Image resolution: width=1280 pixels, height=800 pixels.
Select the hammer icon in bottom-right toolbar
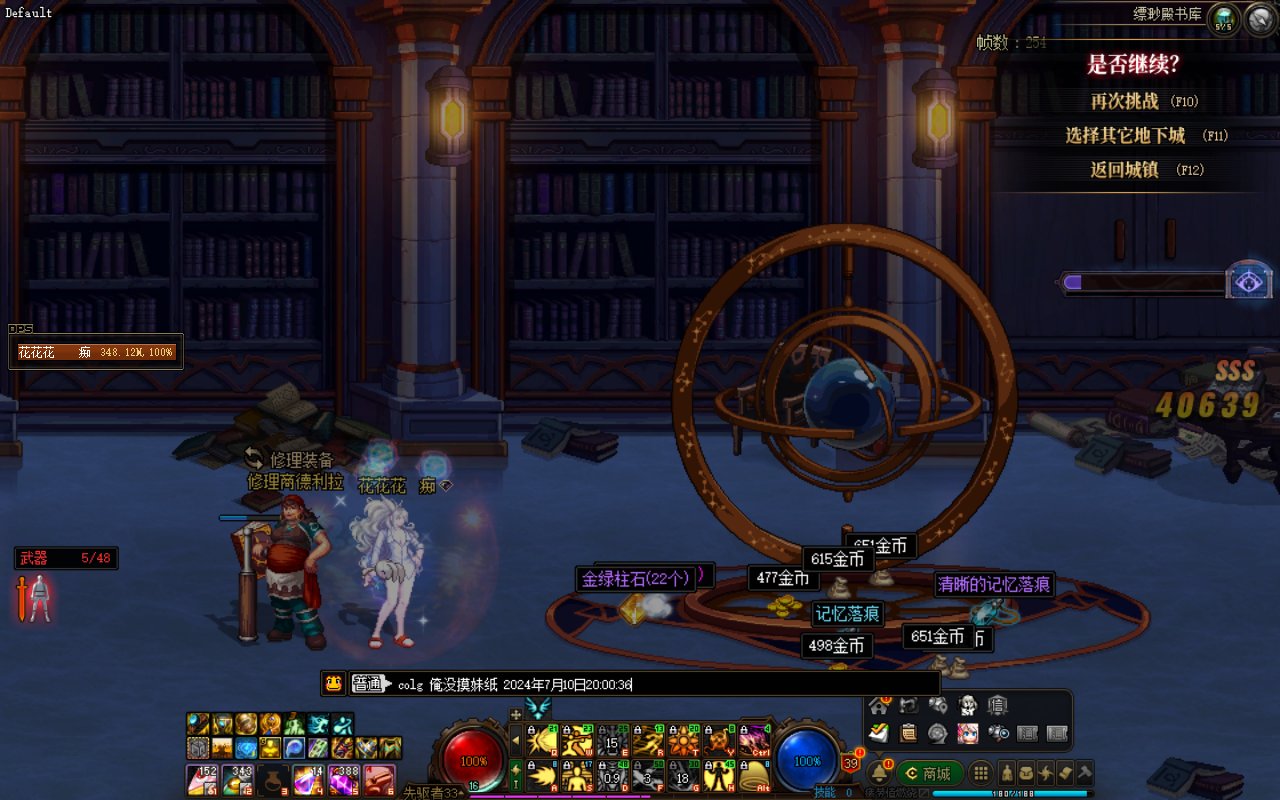click(1085, 773)
